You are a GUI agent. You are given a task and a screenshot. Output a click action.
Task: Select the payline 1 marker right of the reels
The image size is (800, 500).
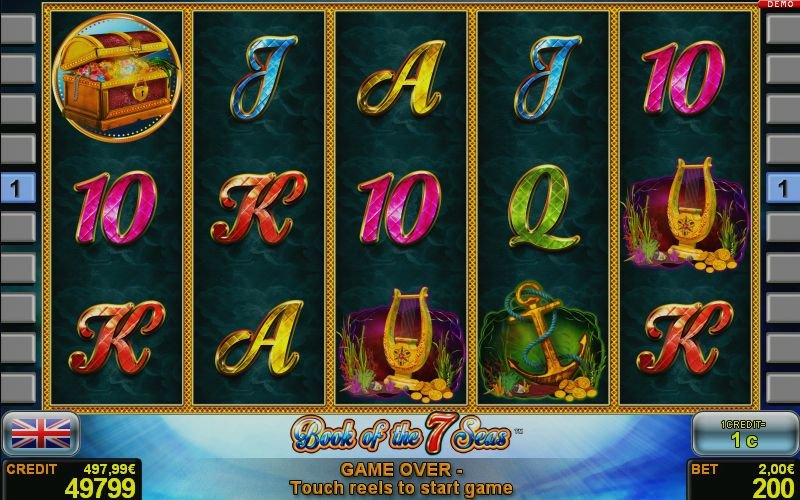[x=782, y=187]
